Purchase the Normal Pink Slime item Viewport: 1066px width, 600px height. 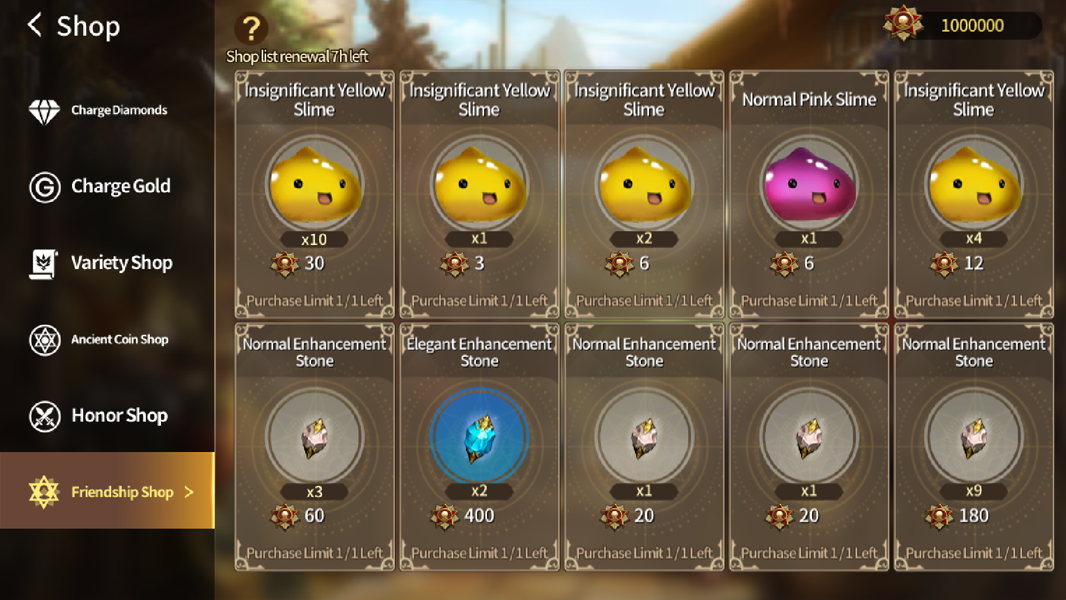pos(809,193)
